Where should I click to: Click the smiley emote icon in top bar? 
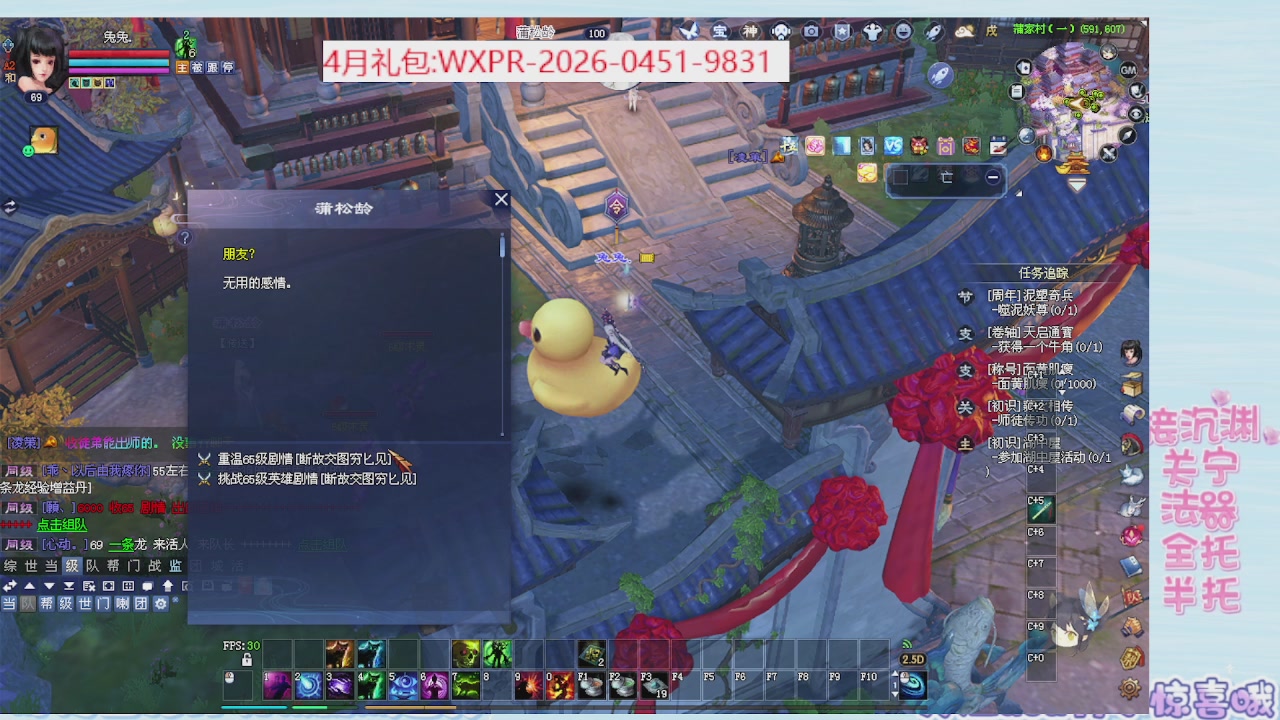(903, 32)
